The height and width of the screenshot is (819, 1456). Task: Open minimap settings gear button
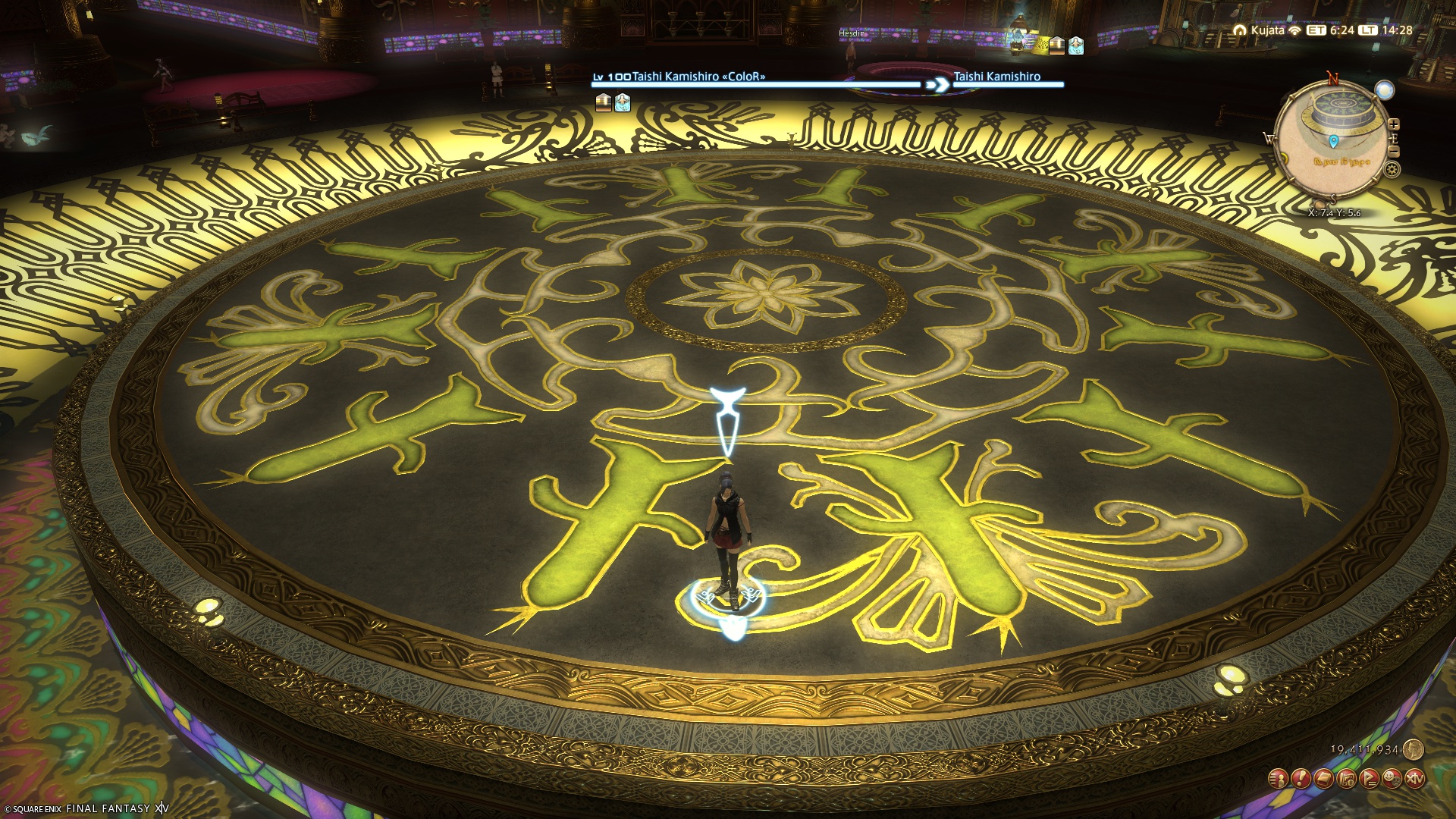(1392, 169)
